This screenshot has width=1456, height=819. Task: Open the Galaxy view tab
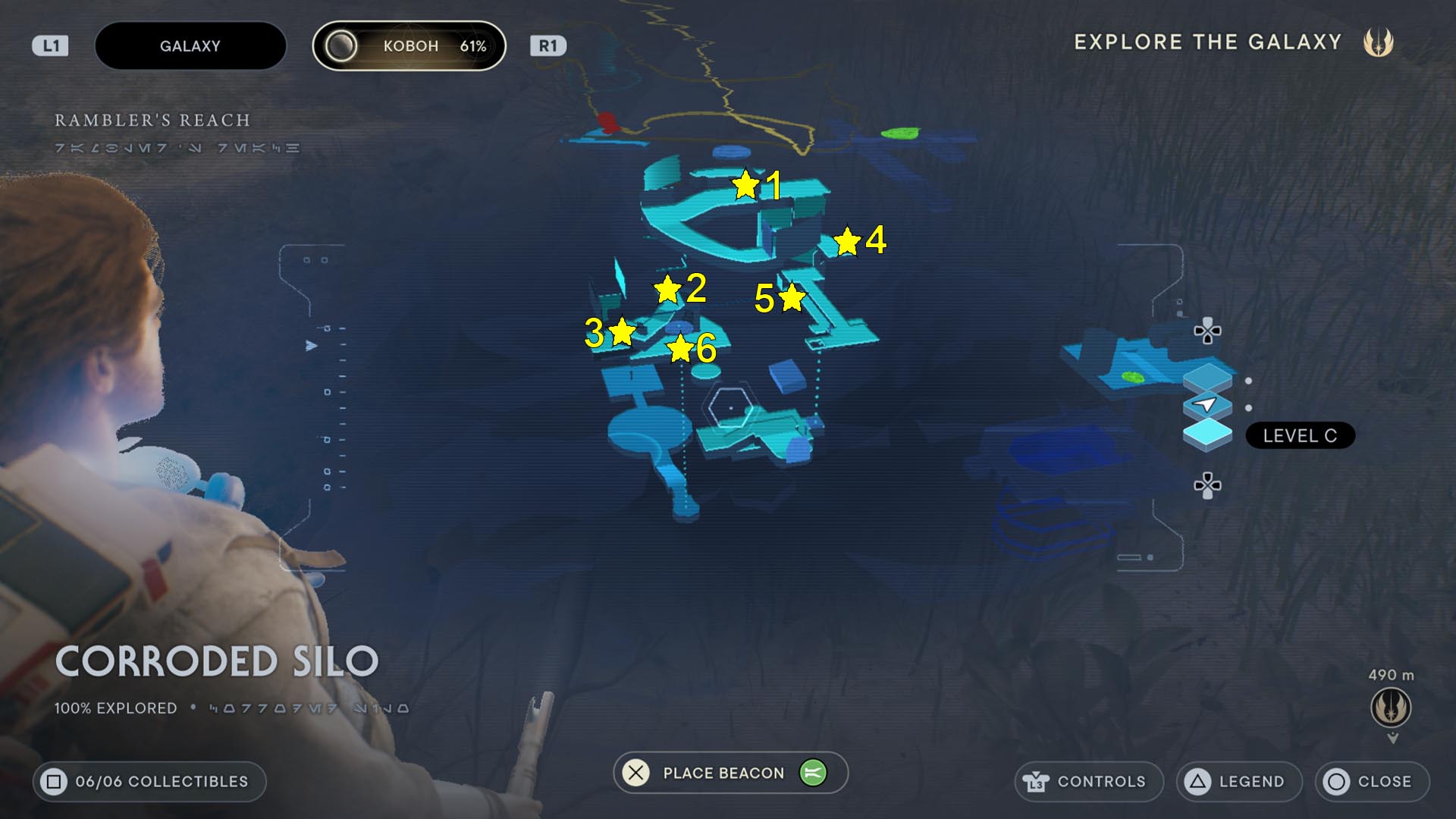(190, 45)
